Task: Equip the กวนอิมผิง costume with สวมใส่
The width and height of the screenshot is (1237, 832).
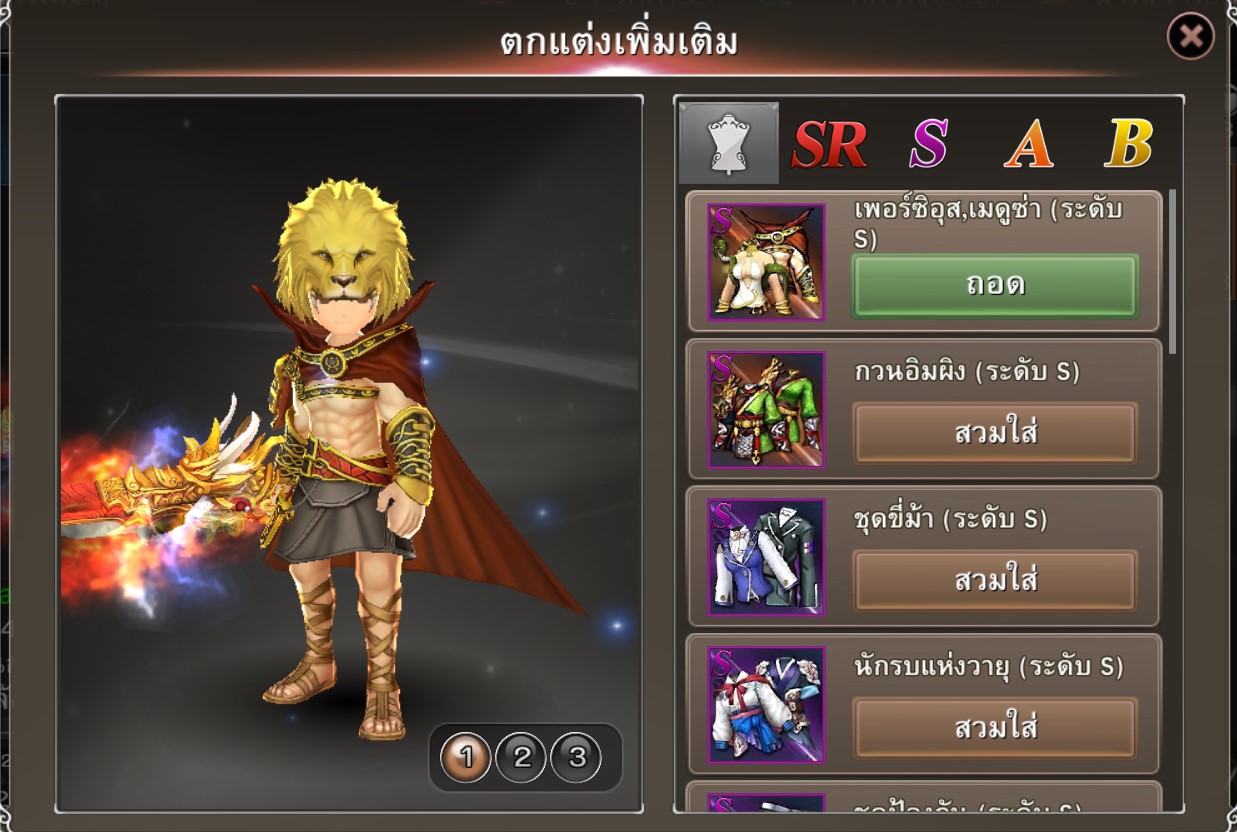Action: coord(995,433)
